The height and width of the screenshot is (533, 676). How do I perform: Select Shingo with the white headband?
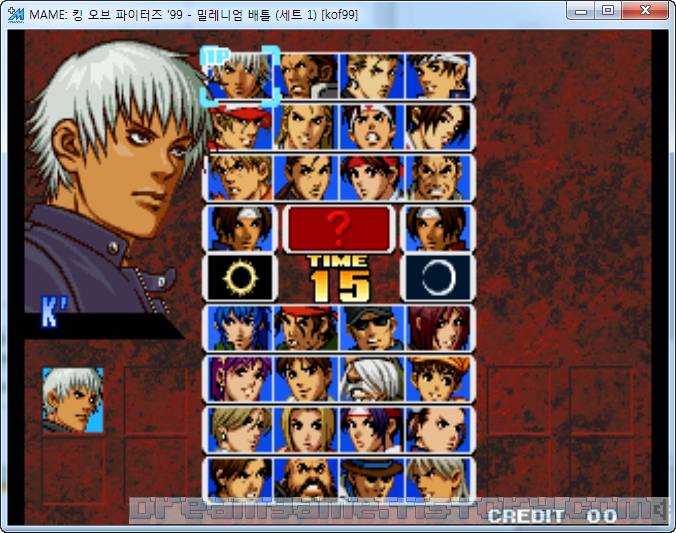438,75
